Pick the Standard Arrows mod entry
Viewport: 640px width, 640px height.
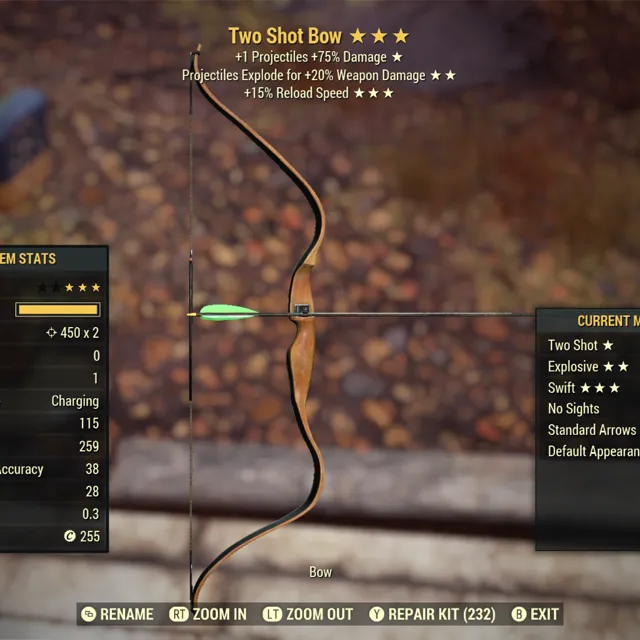pyautogui.click(x=592, y=430)
